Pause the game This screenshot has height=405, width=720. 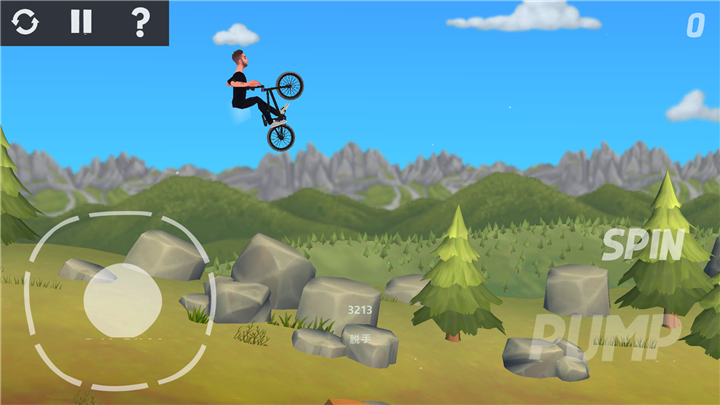81,22
